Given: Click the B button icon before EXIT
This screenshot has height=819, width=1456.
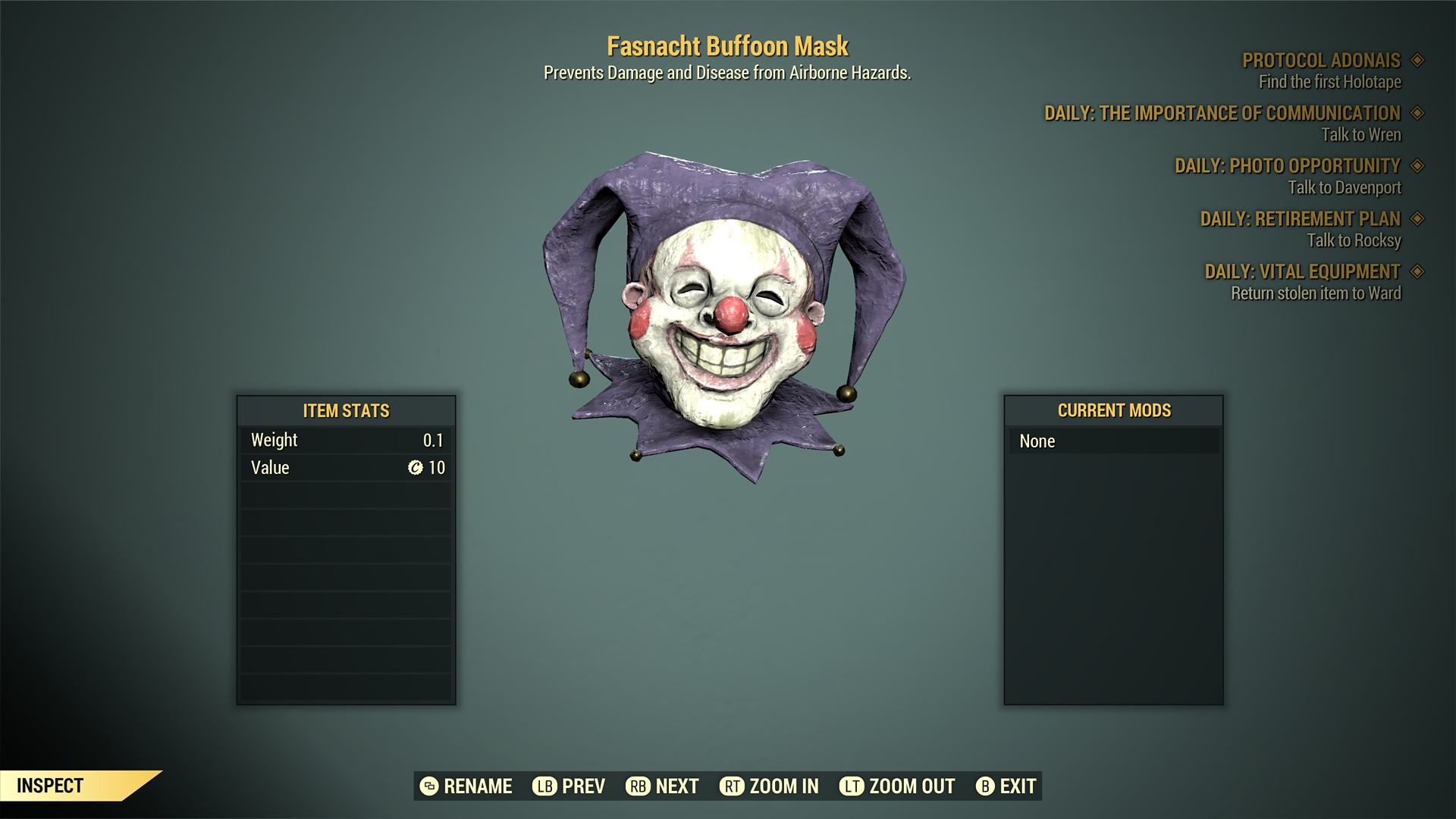Looking at the screenshot, I should (x=986, y=786).
